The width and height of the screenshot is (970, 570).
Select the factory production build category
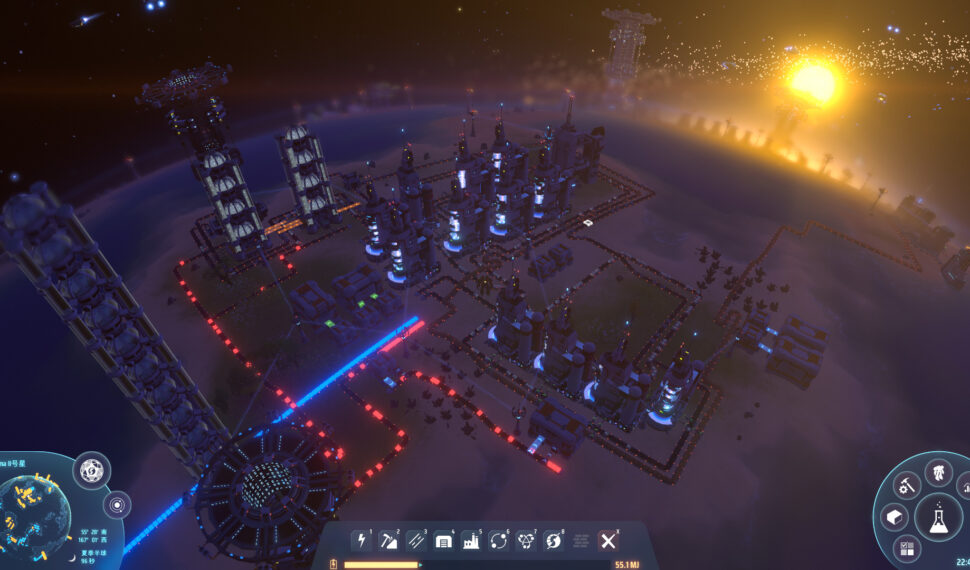coord(471,541)
